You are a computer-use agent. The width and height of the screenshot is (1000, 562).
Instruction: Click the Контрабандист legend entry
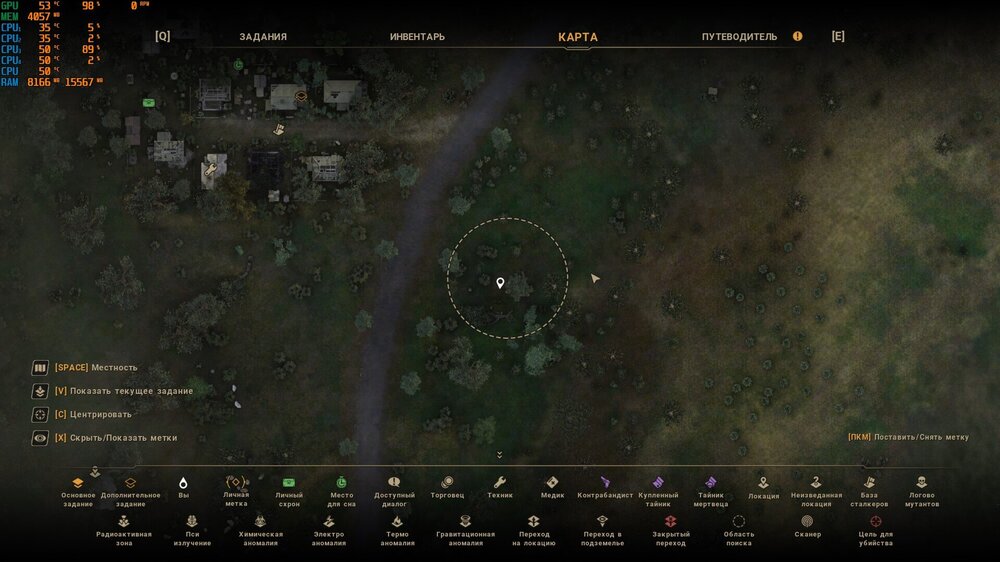tap(605, 487)
